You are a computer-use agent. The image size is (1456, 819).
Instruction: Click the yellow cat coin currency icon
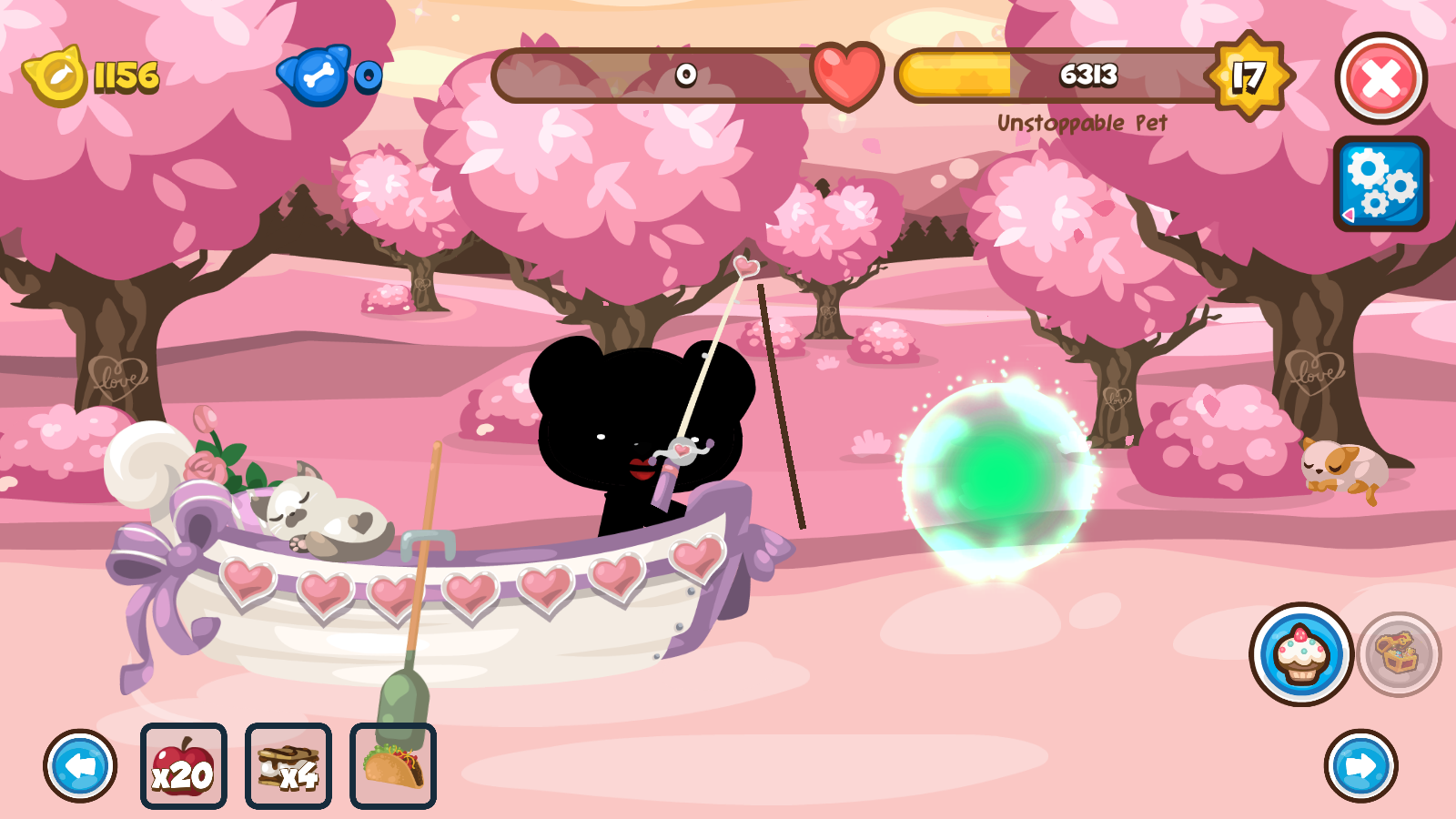click(57, 77)
